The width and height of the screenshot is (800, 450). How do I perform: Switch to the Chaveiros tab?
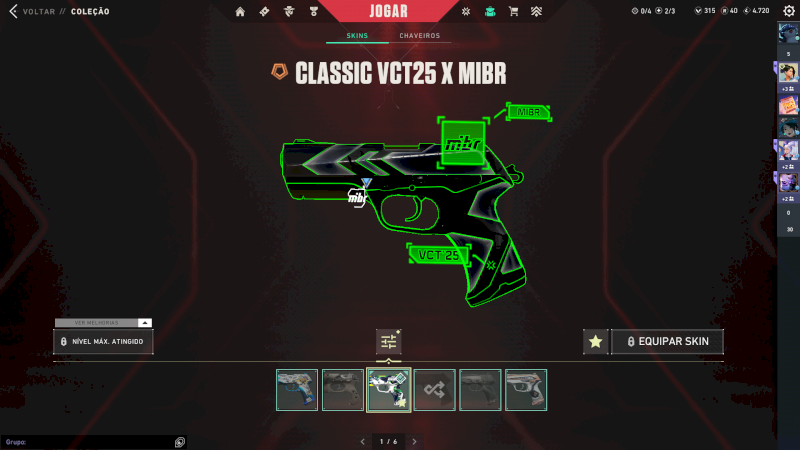419,36
